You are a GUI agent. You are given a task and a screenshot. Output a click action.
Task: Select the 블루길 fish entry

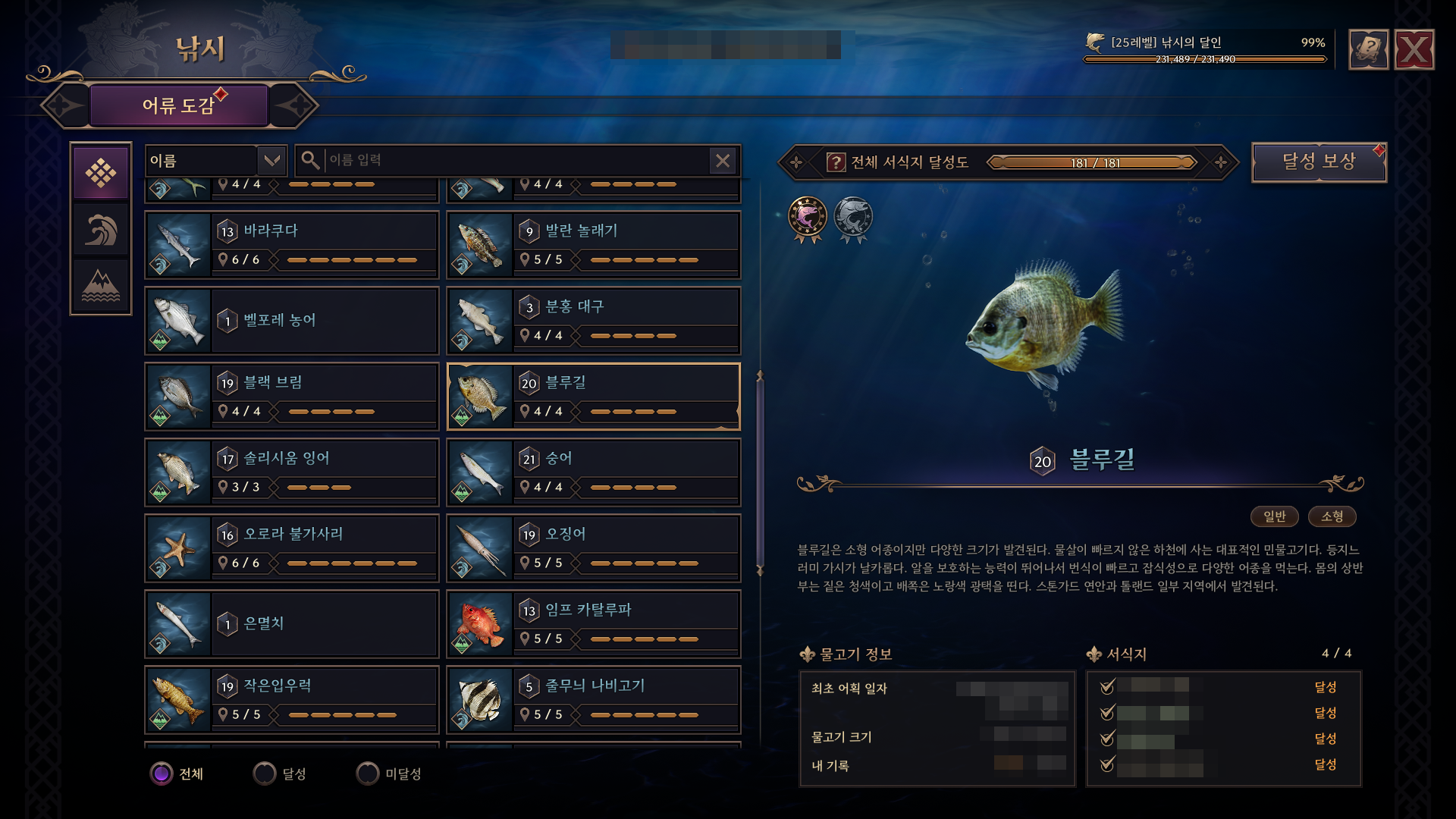[x=593, y=397]
